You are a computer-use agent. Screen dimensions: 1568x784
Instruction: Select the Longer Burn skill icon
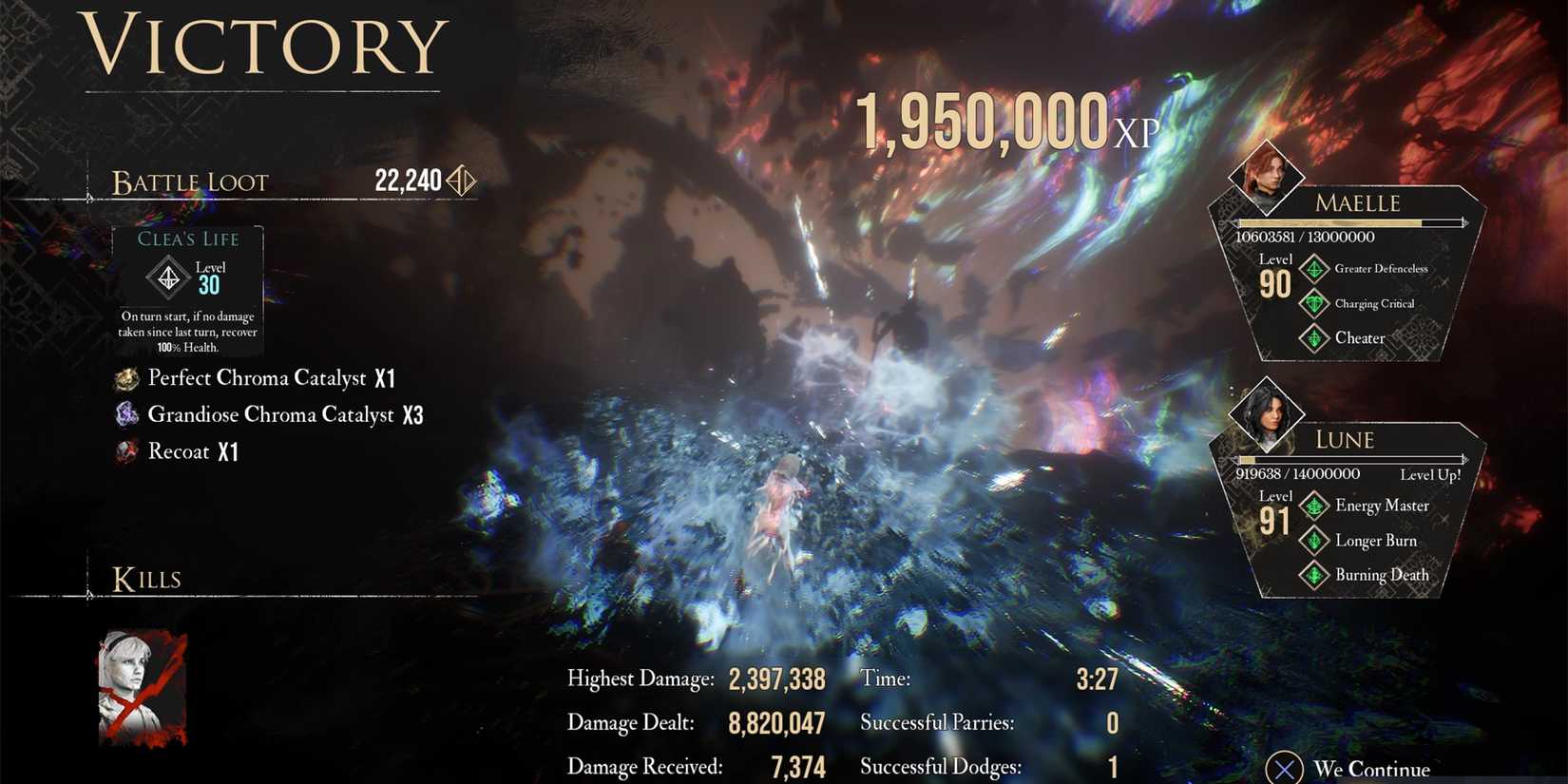coord(1315,540)
